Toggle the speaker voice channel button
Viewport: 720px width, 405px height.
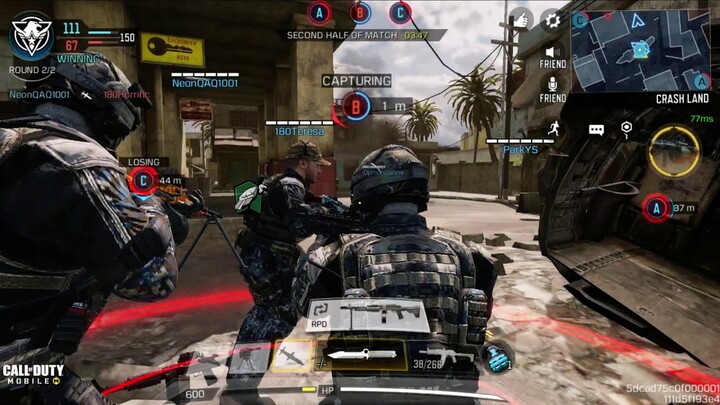551,52
